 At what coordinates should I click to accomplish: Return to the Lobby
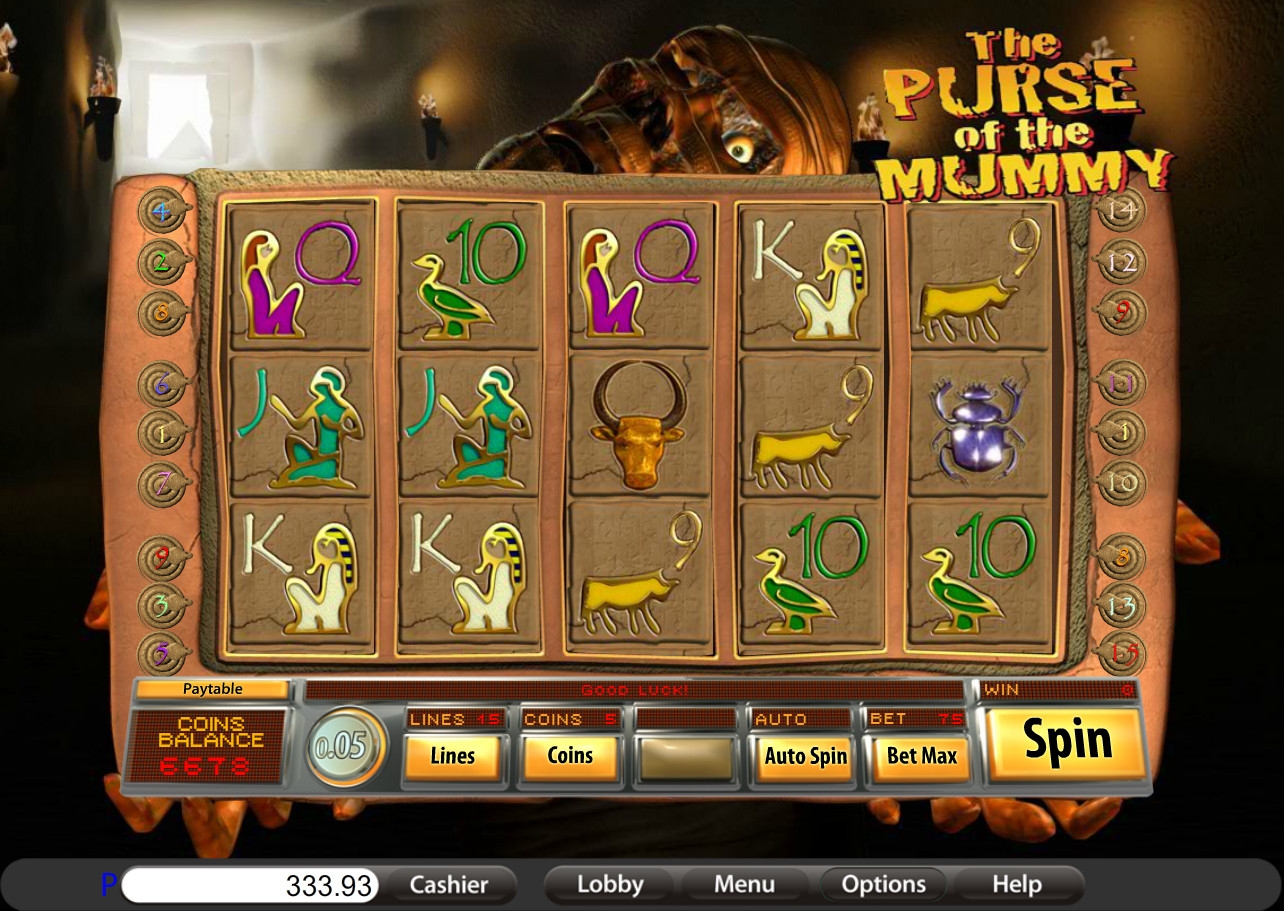(609, 885)
